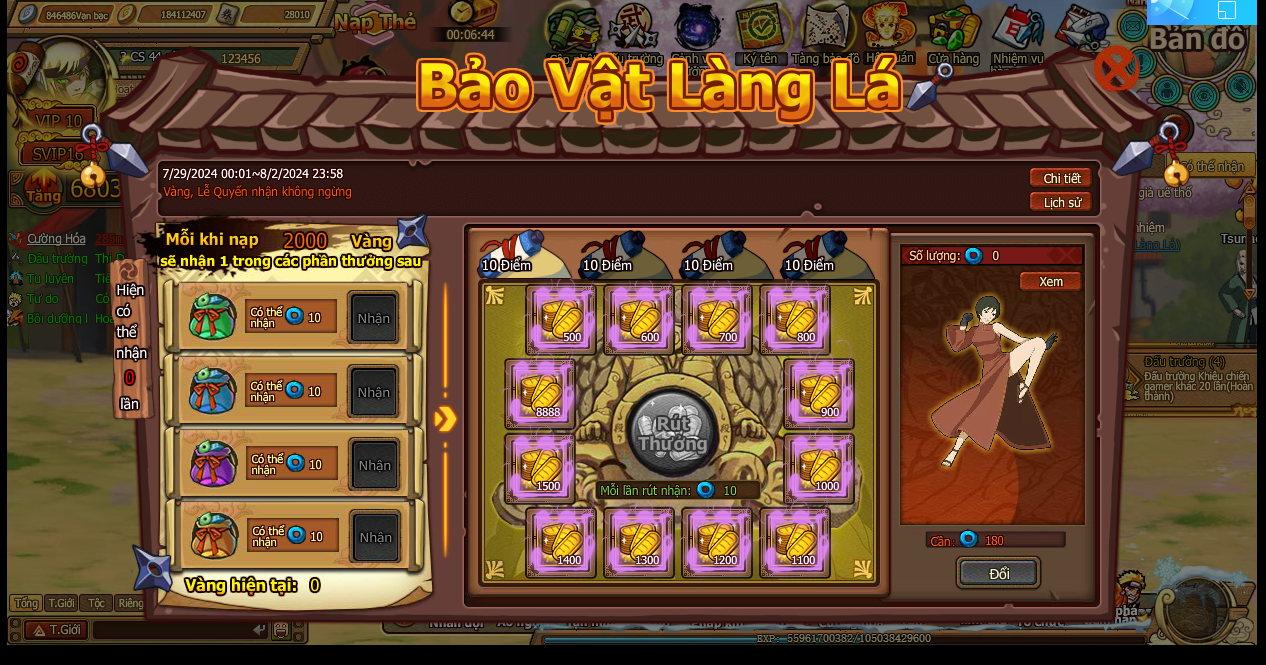Image resolution: width=1266 pixels, height=665 pixels.
Task: Close the Bảo Vật Làng Lá window
Action: point(1115,69)
